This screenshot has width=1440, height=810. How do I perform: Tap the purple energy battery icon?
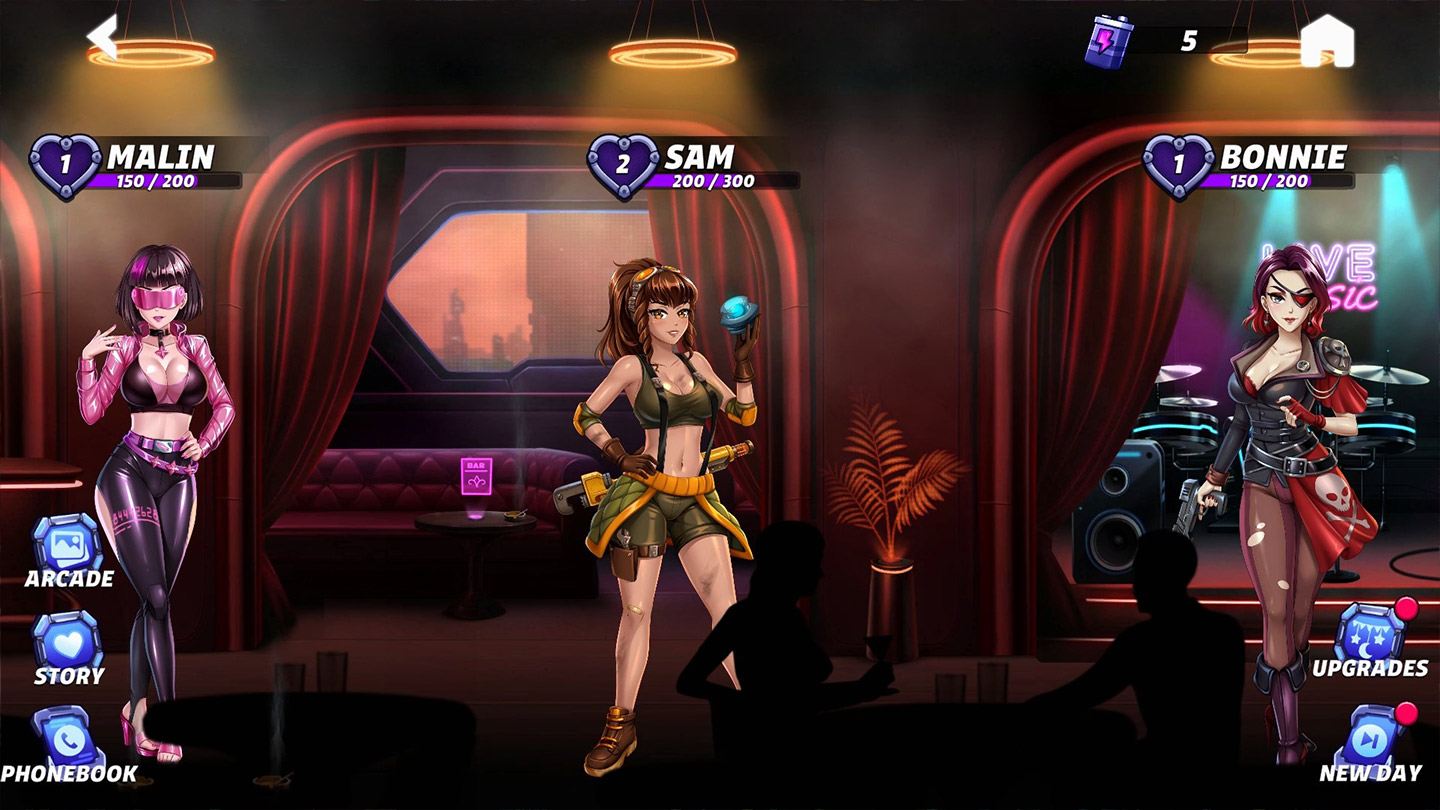[x=1108, y=41]
